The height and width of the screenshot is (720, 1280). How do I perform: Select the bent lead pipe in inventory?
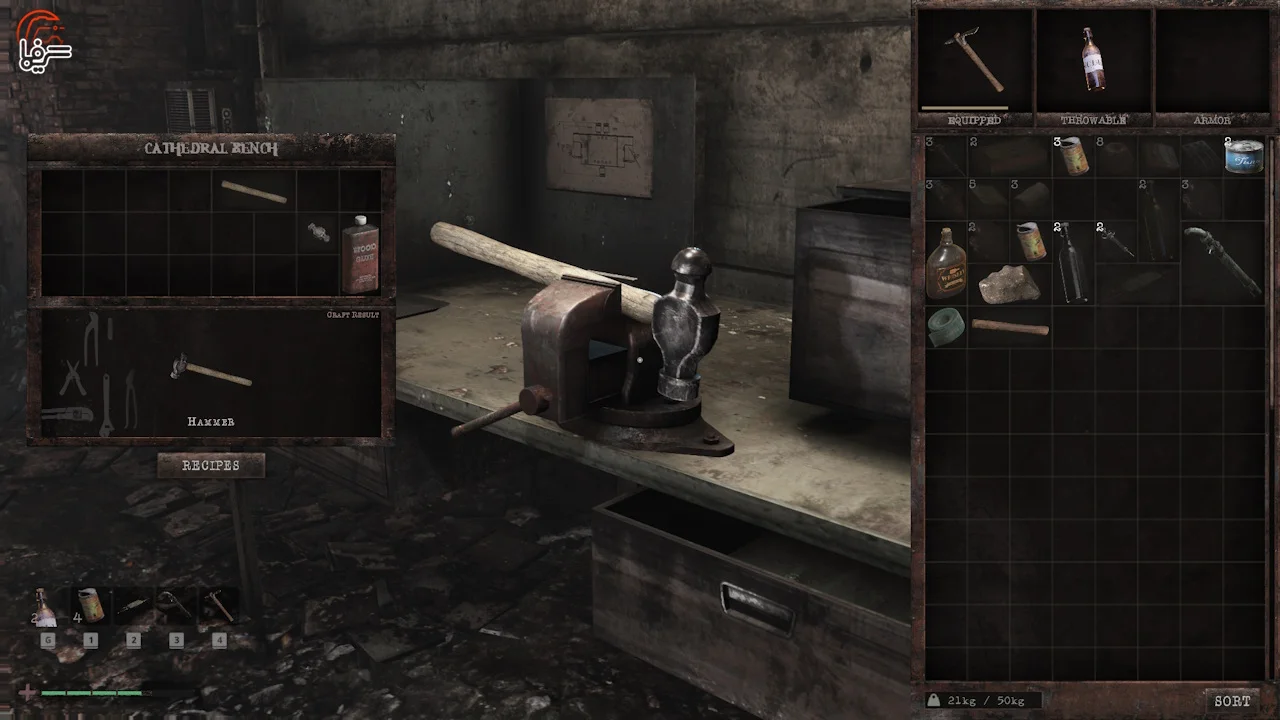1222,262
